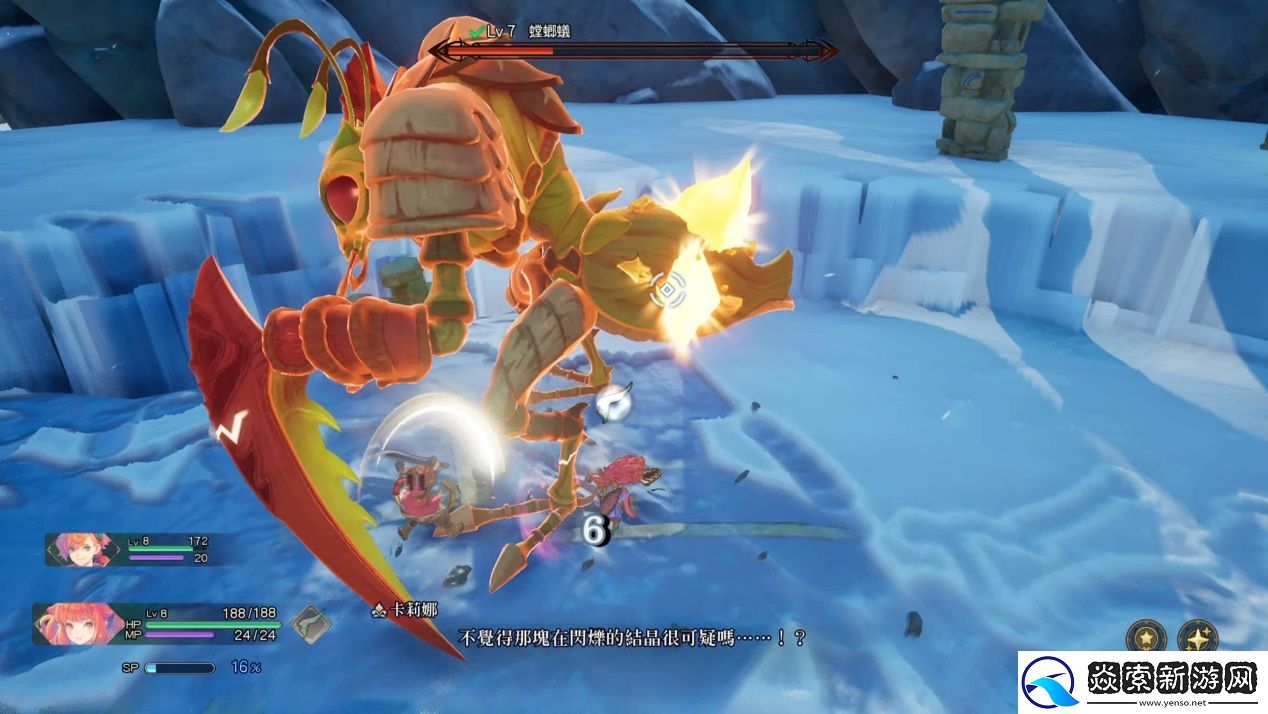This screenshot has height=714, width=1268.
Task: Use the single-star class strike icon
Action: tap(1145, 637)
